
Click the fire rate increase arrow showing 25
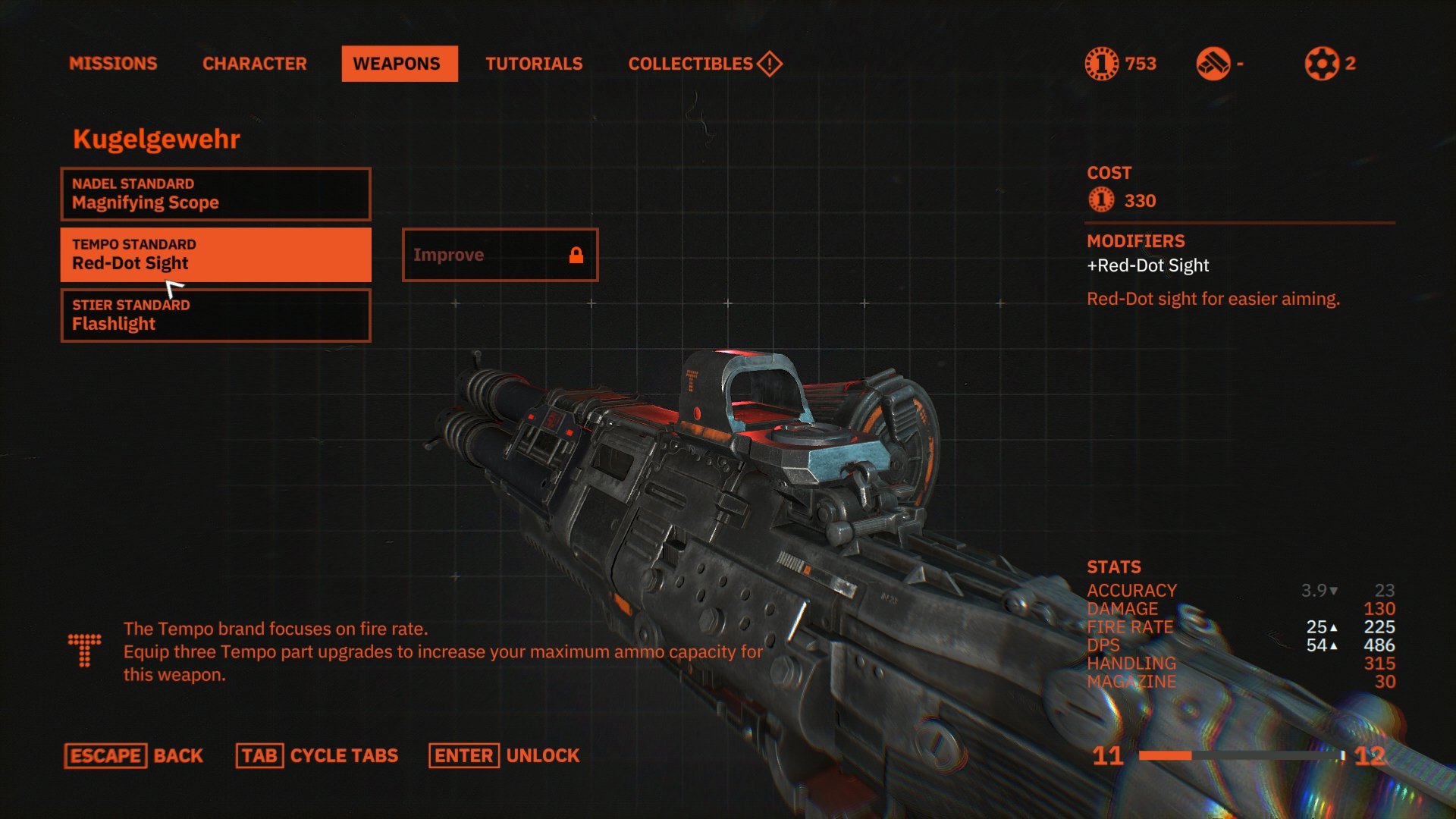tap(1333, 627)
